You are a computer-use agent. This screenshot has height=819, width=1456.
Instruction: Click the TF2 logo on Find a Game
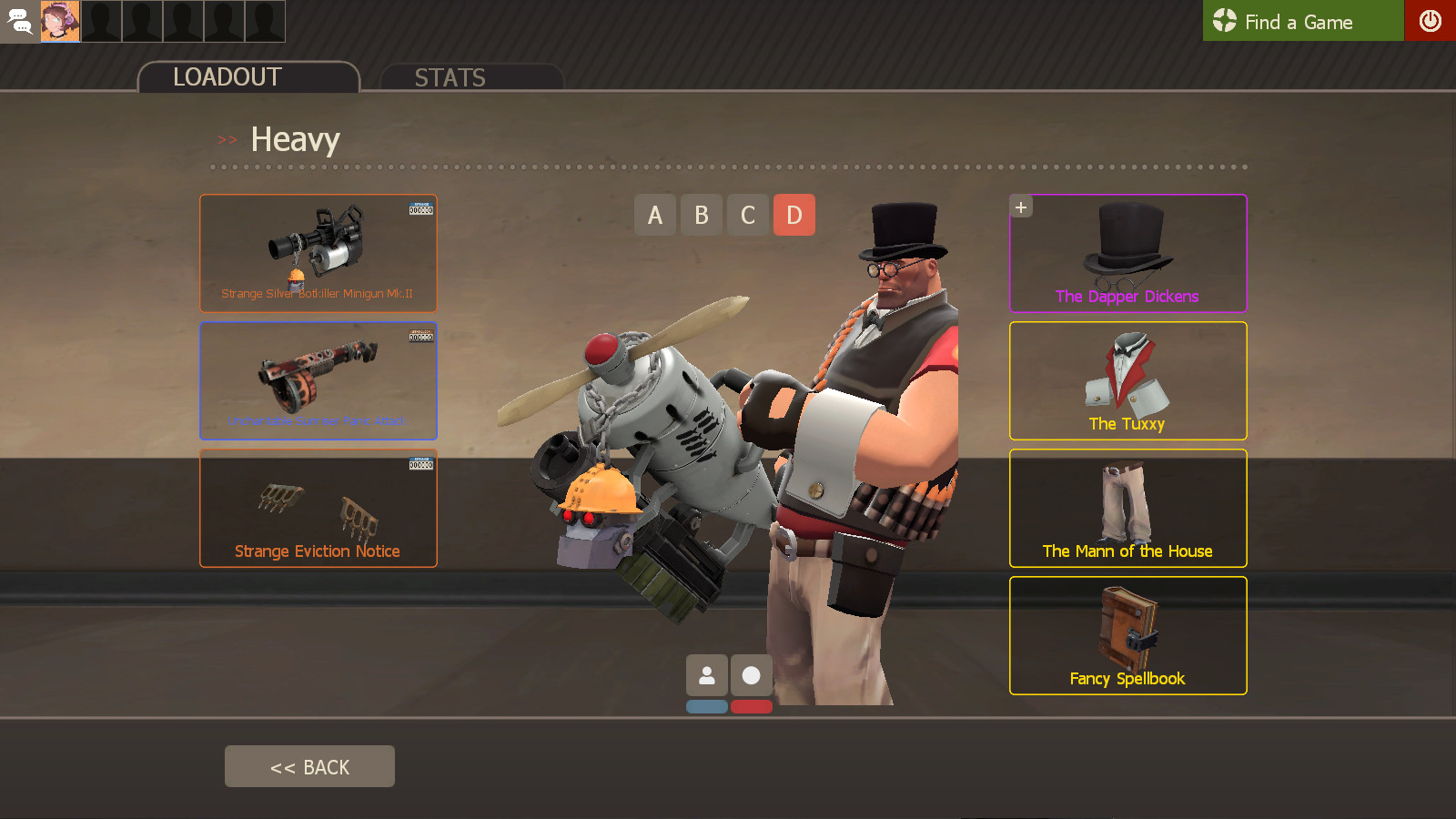coord(1224,21)
